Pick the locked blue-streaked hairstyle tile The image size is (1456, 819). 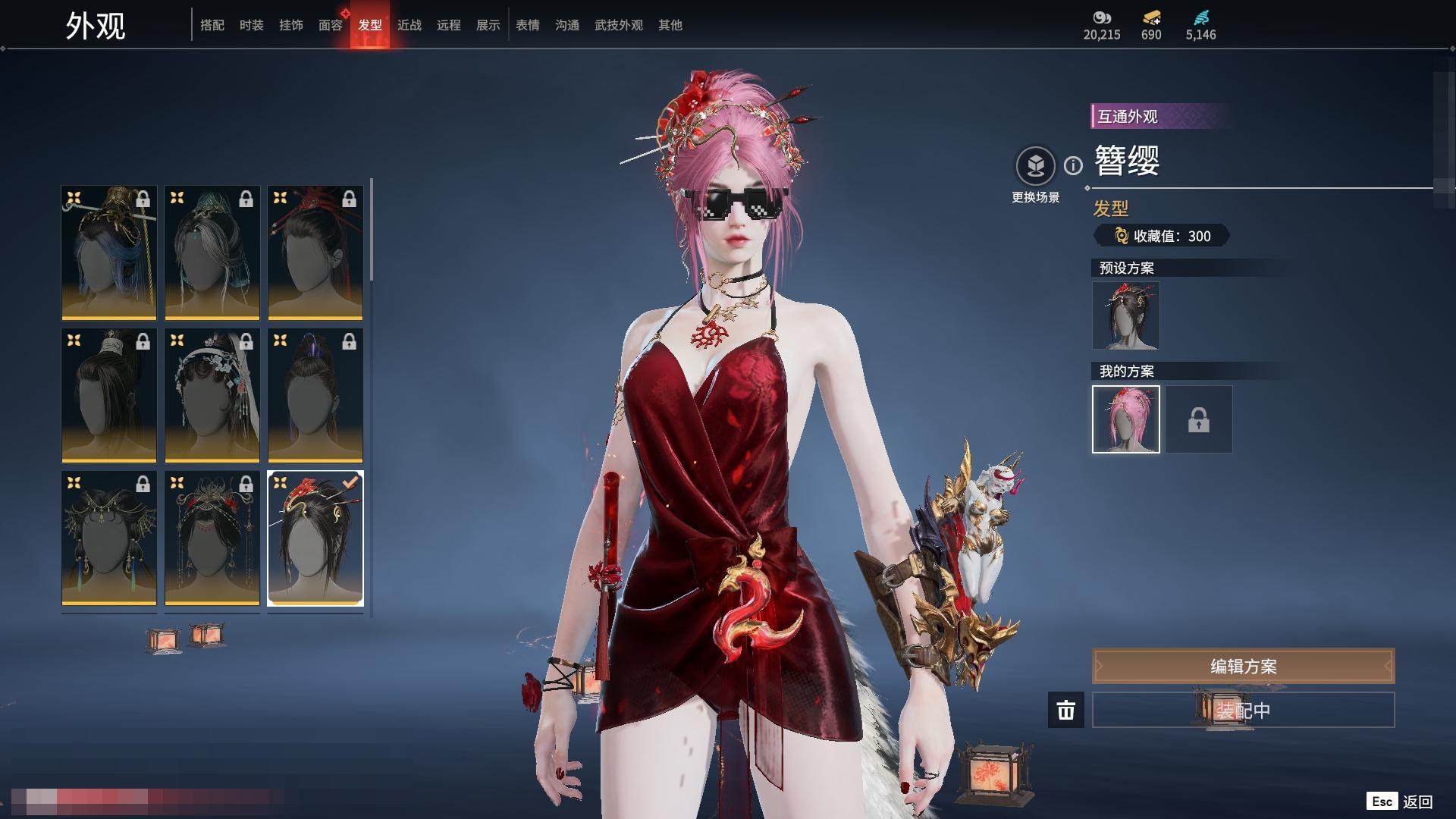(109, 253)
